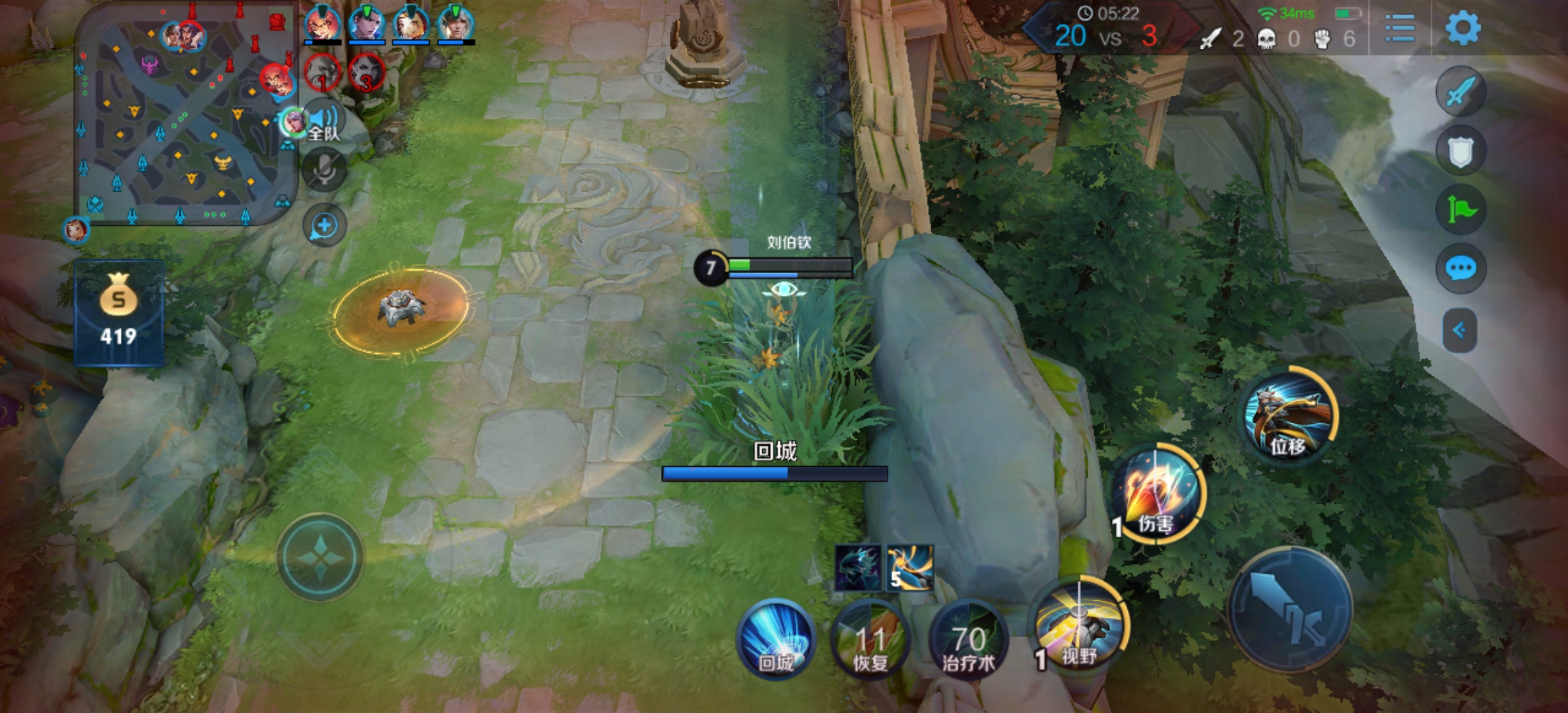The image size is (1568, 713).
Task: Use the 位移 dash skill
Action: (x=1288, y=416)
